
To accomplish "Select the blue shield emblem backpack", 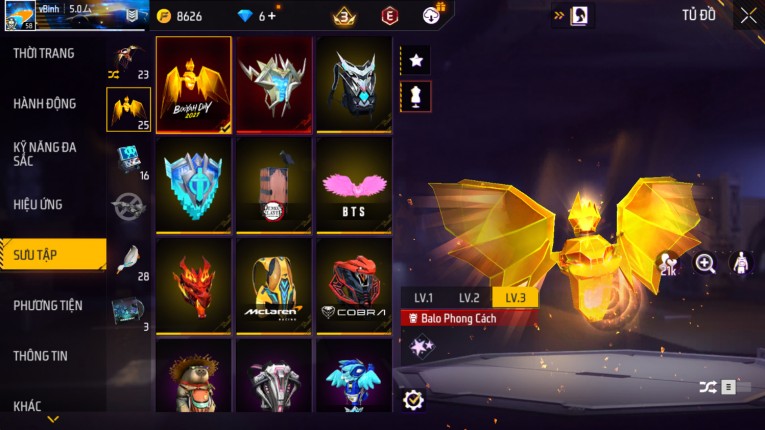I will [194, 185].
